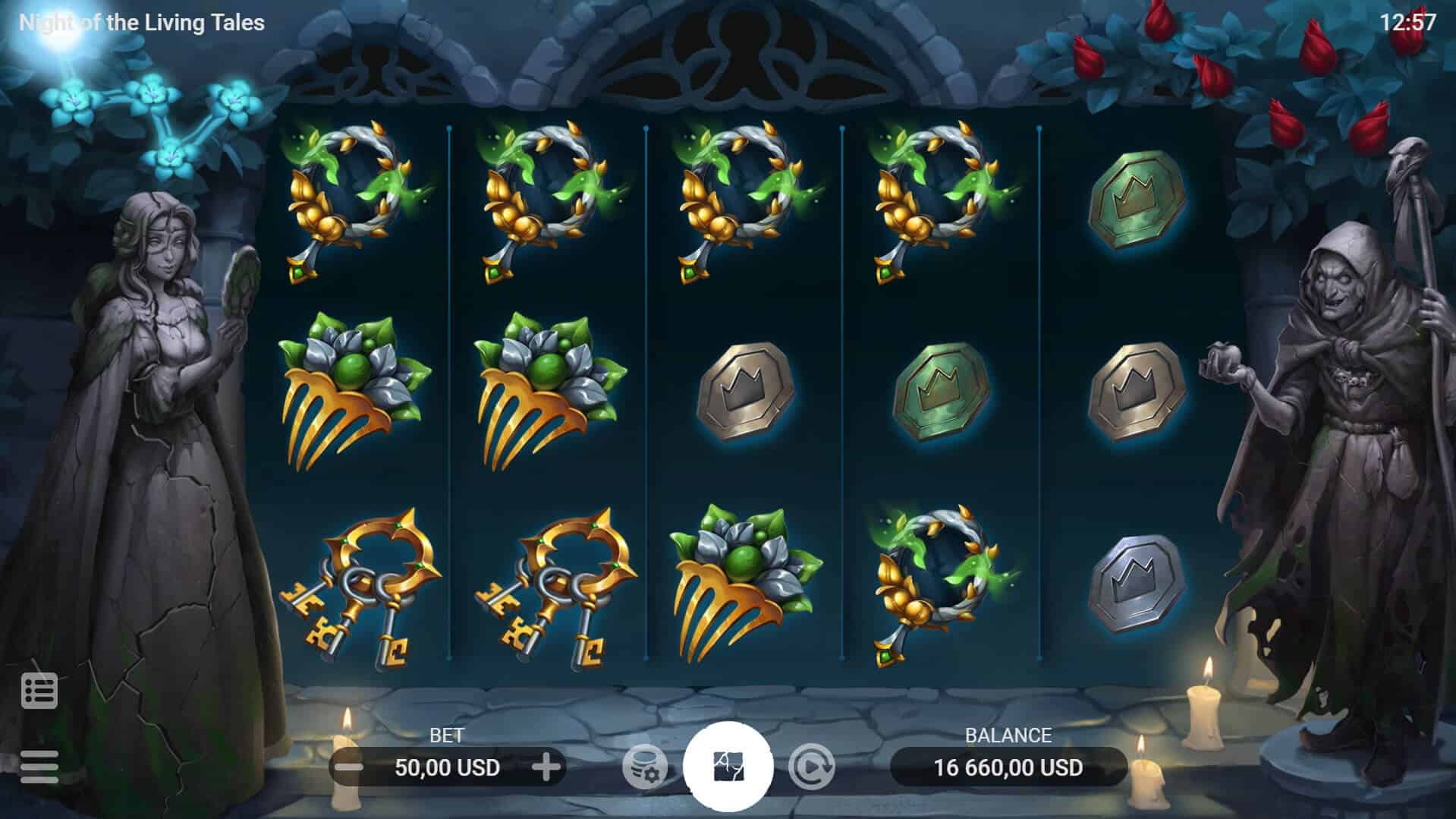The width and height of the screenshot is (1456, 819).
Task: Open the hamburger menu
Action: tap(39, 767)
